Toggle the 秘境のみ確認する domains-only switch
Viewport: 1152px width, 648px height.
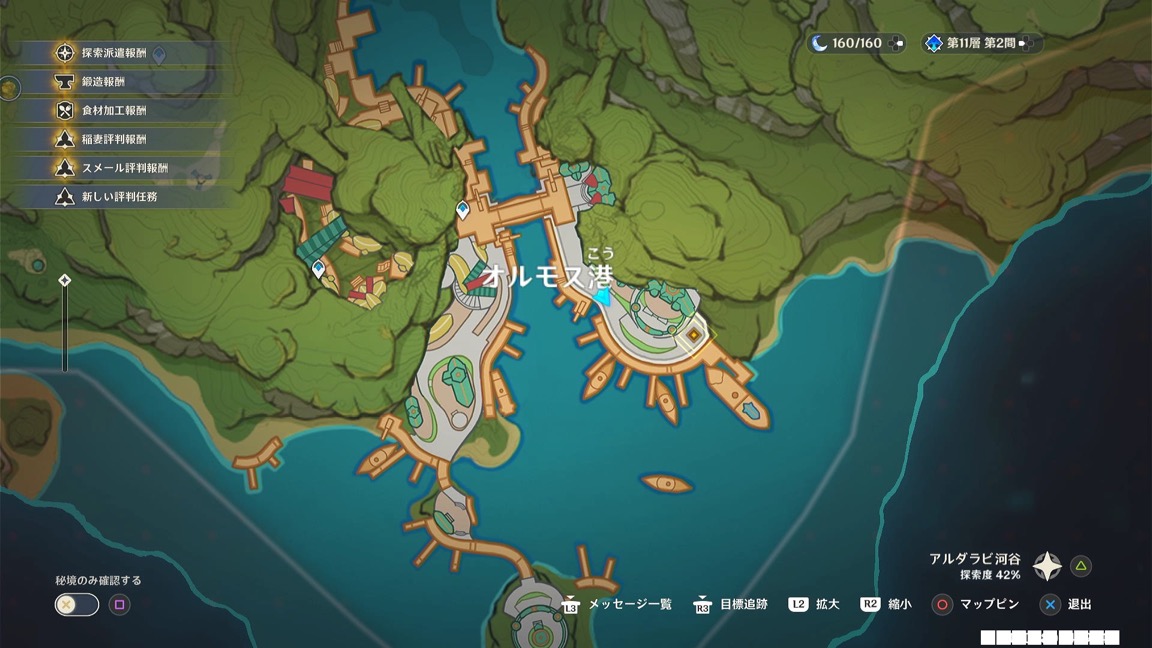pos(77,604)
